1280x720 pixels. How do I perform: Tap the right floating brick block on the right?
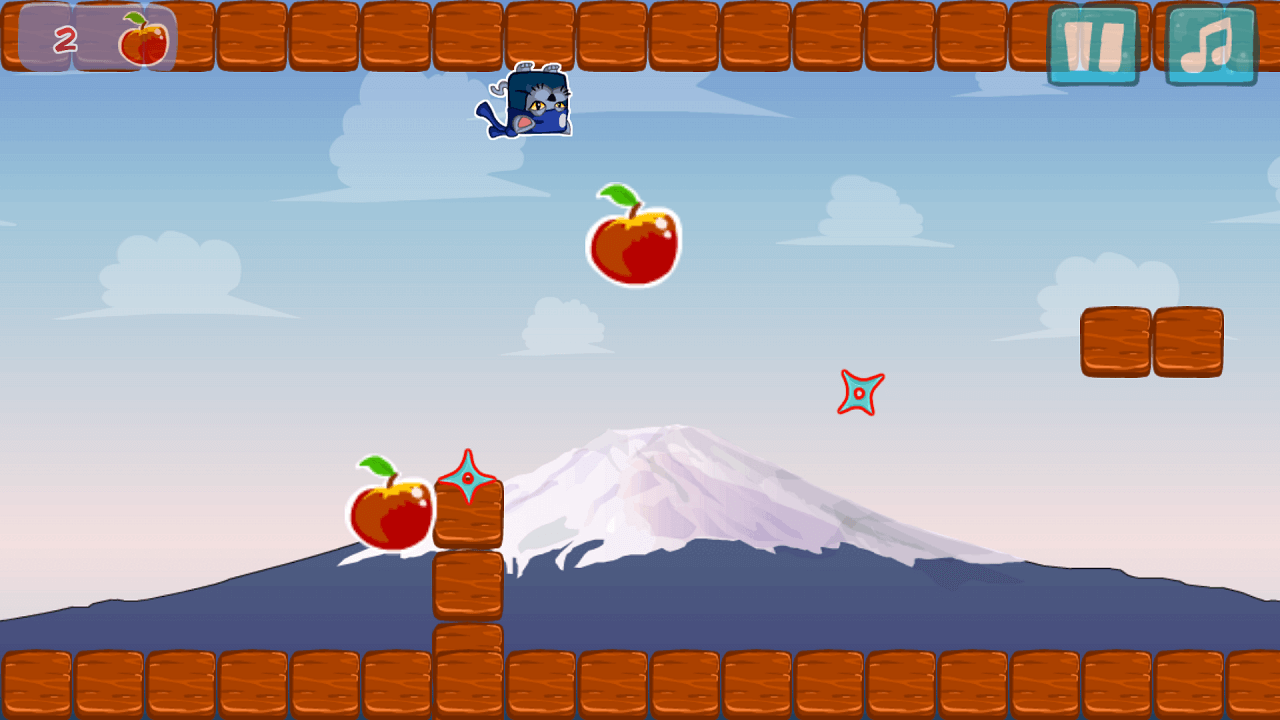point(1190,342)
